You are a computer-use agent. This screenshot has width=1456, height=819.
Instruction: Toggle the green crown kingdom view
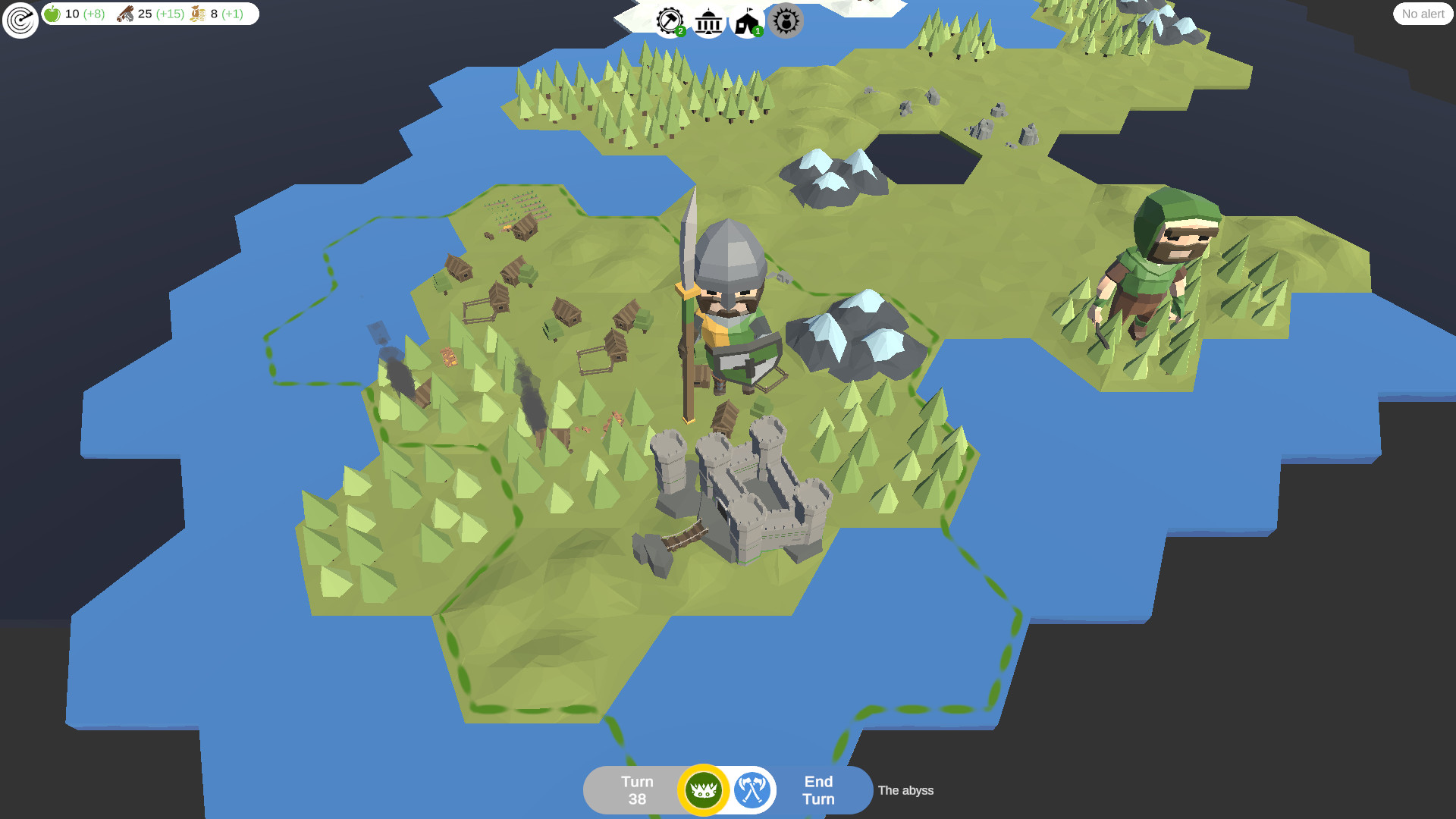[x=702, y=789]
